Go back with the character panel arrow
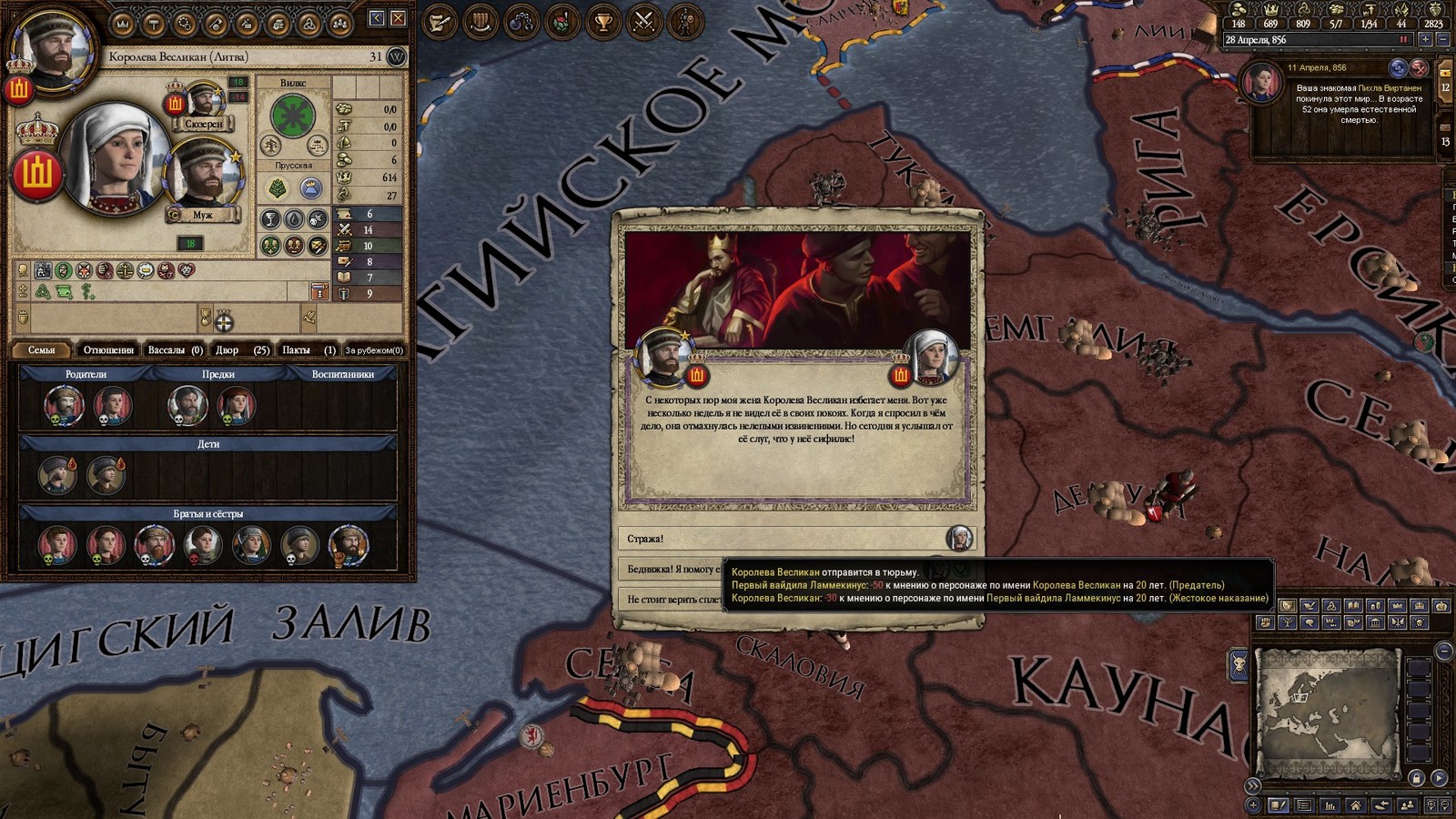Screen dimensions: 1456x819 (x=377, y=18)
